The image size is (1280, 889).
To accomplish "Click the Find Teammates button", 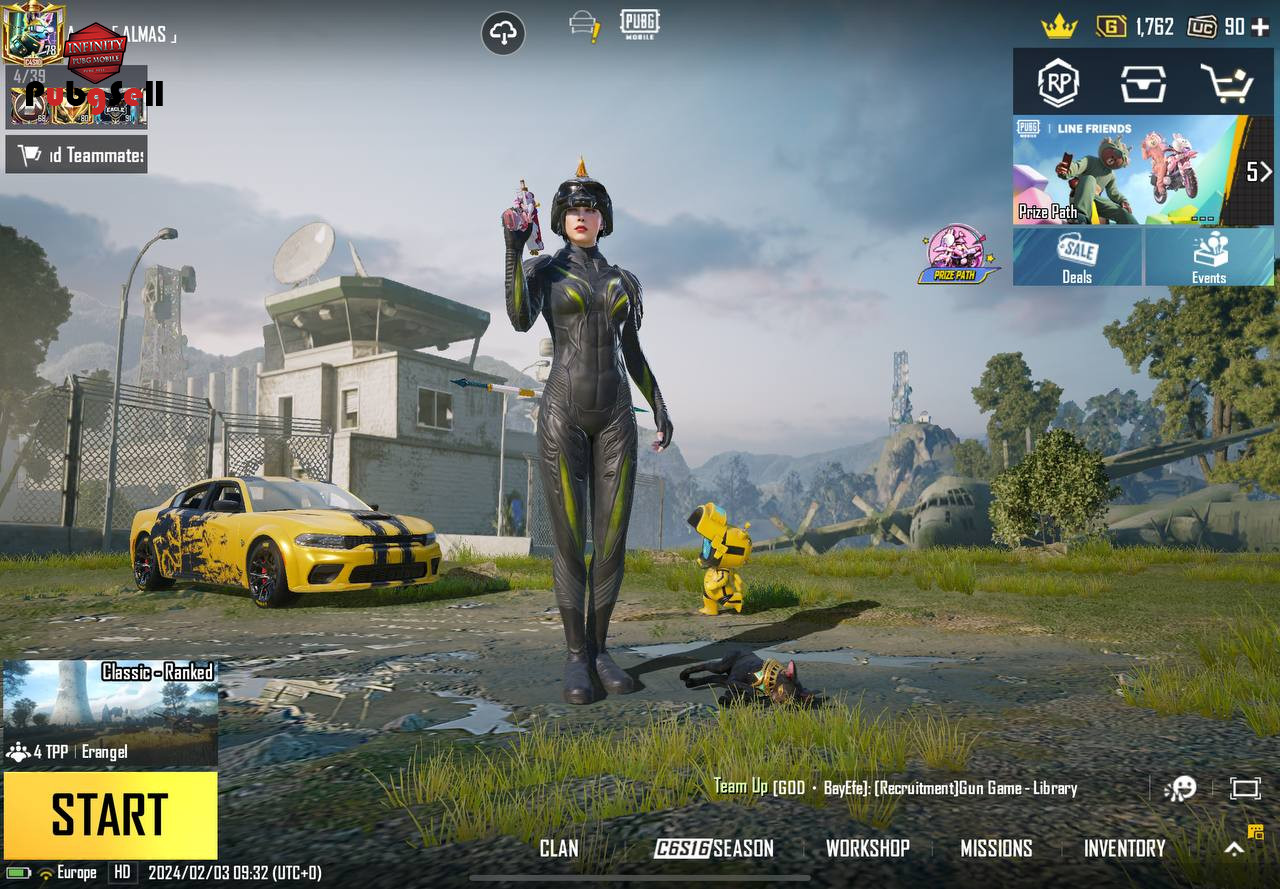I will coord(77,154).
